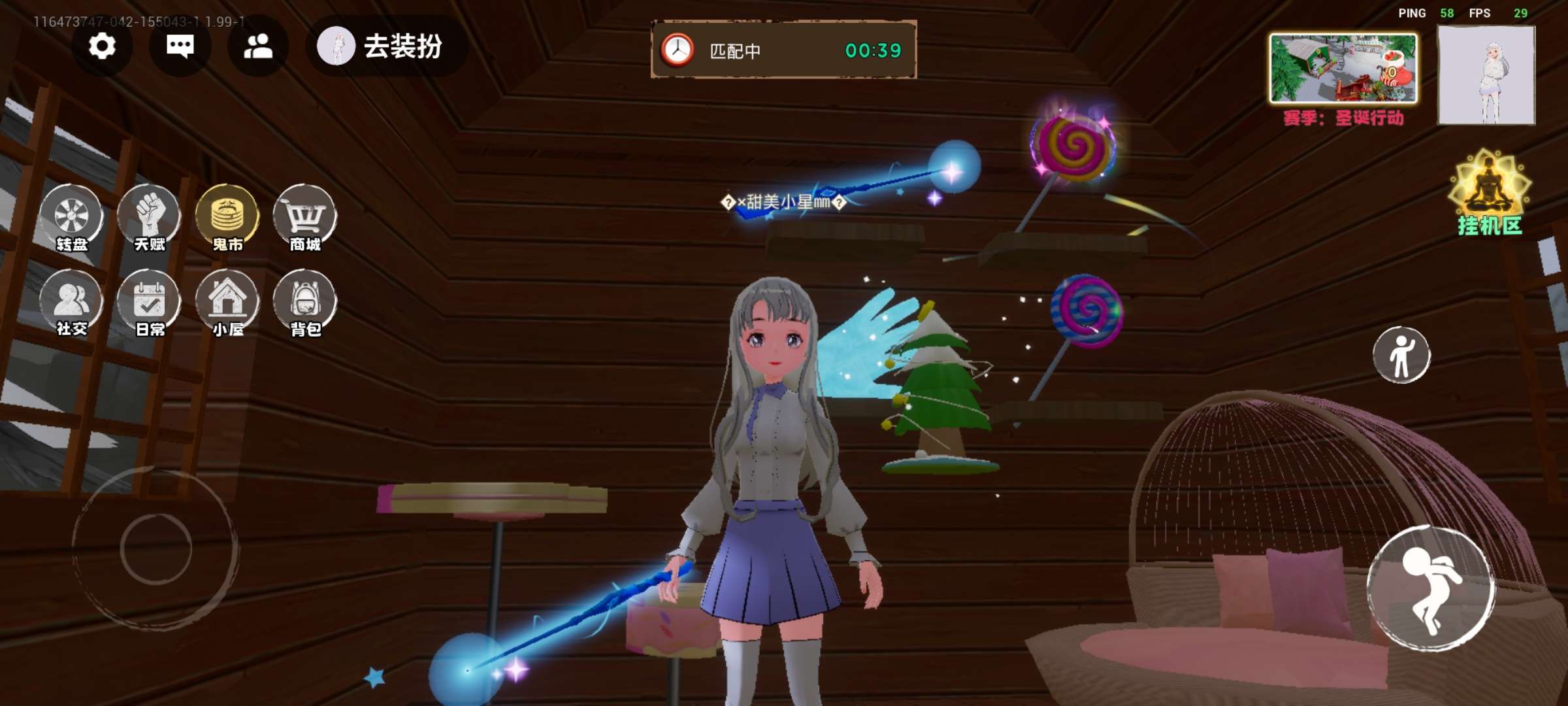Click the 匹配中 matchmaking banner
This screenshot has width=1568, height=706.
[783, 50]
